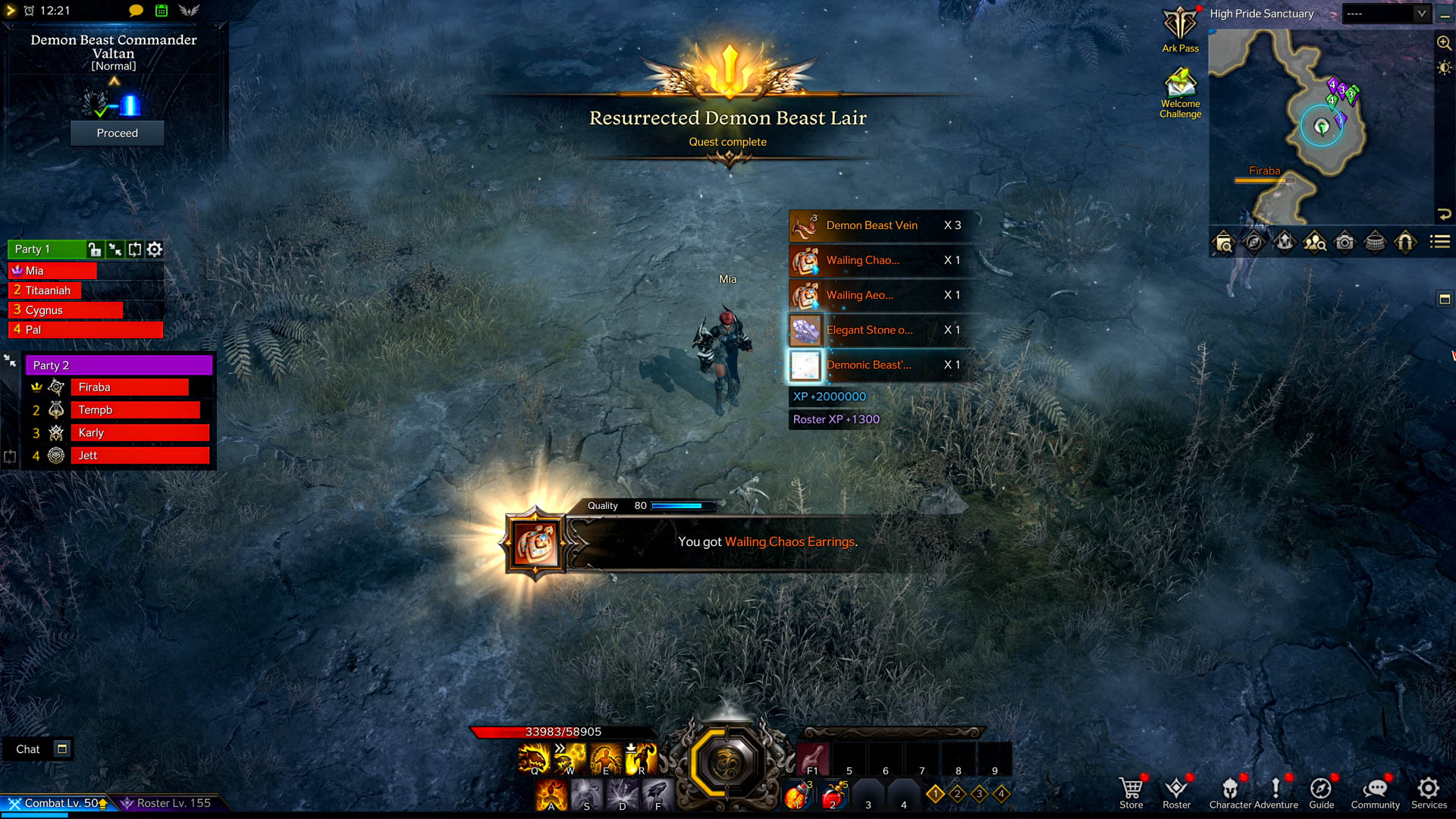This screenshot has height=819, width=1456.
Task: Open the Ark Pass menu
Action: [x=1180, y=29]
